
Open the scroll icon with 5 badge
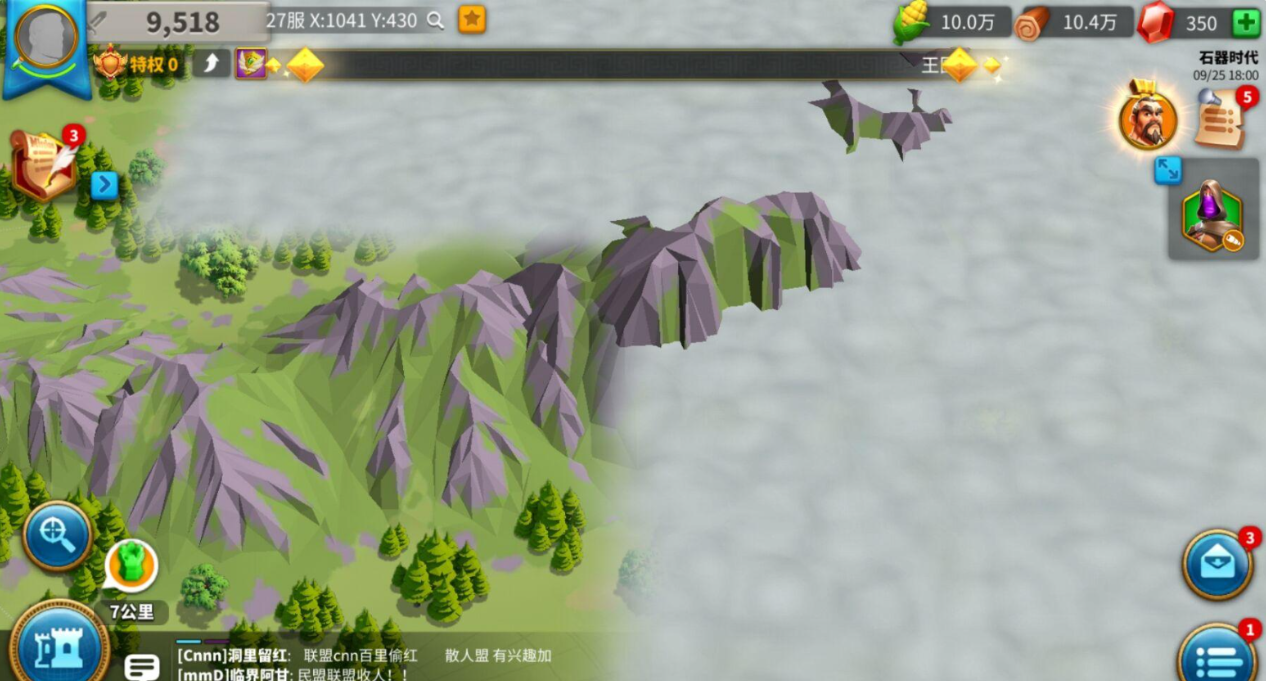click(1220, 118)
